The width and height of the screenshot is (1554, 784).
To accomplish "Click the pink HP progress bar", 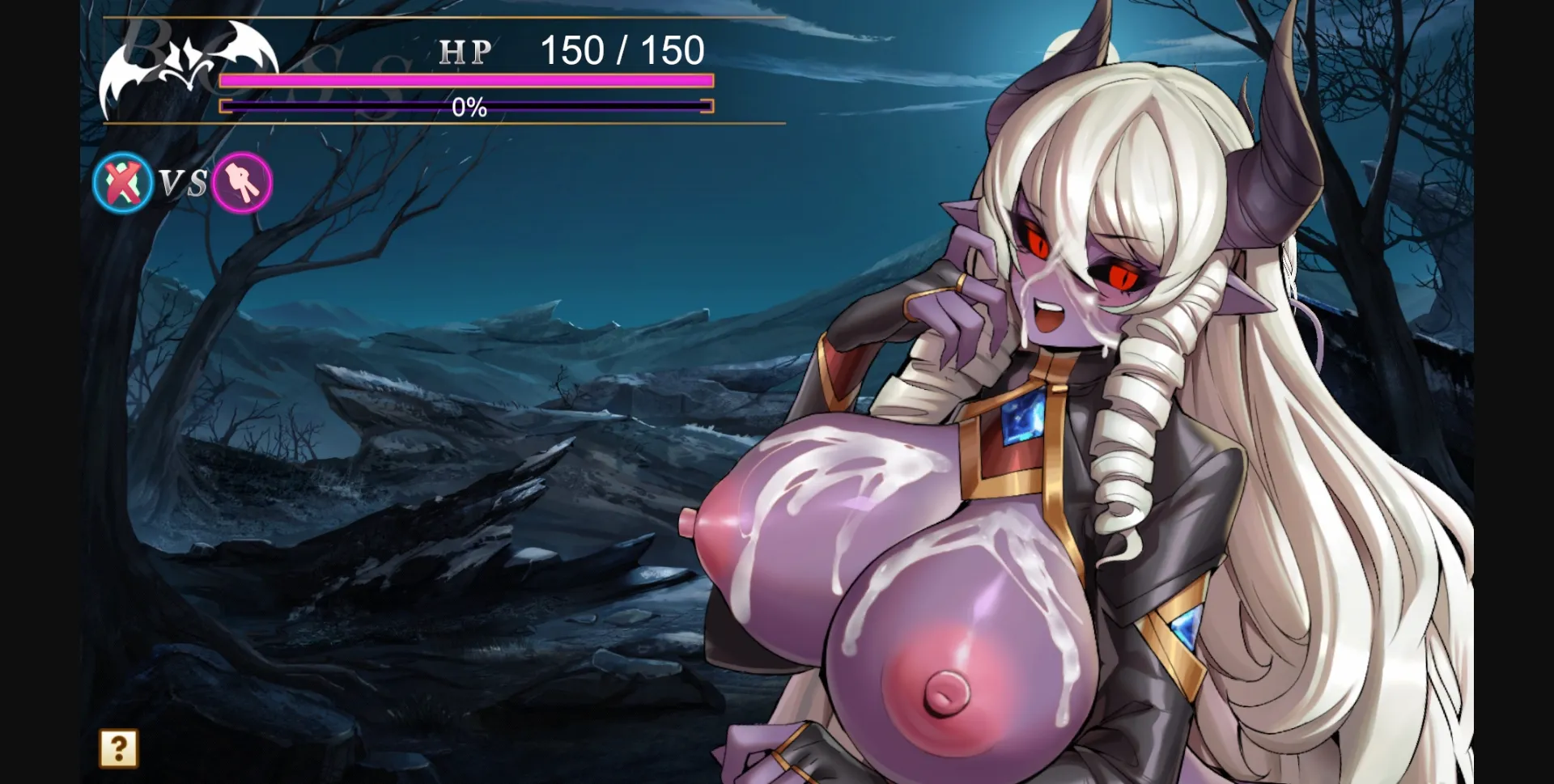I will click(465, 81).
